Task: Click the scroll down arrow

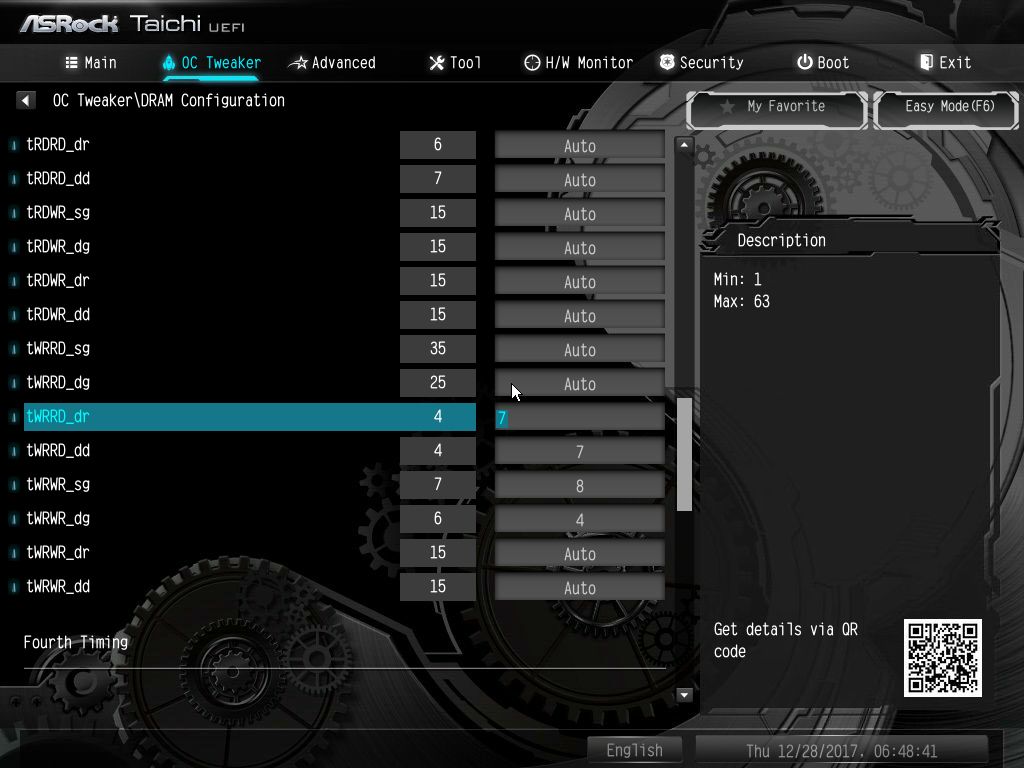Action: point(685,694)
